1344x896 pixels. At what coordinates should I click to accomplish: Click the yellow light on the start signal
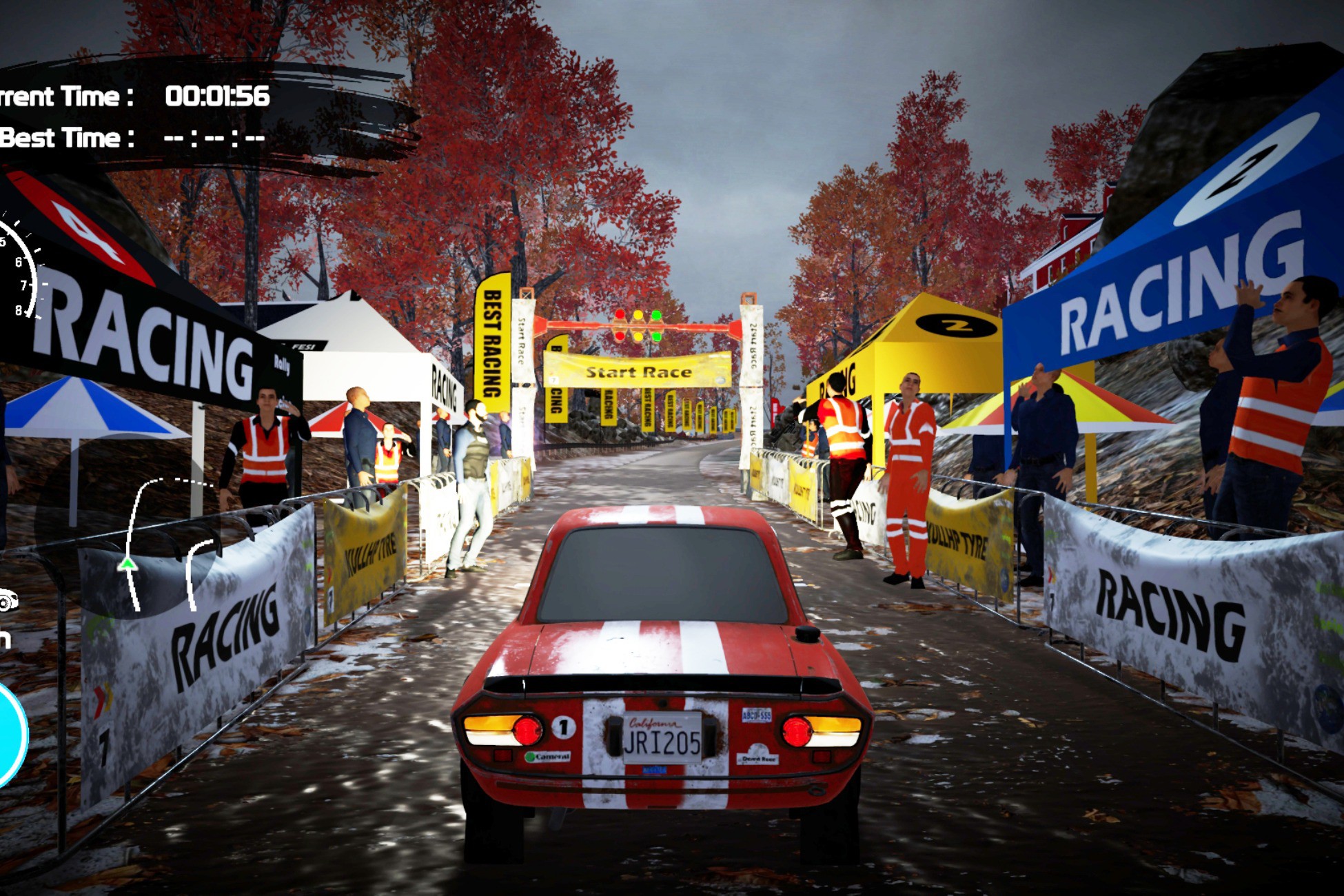tap(638, 314)
